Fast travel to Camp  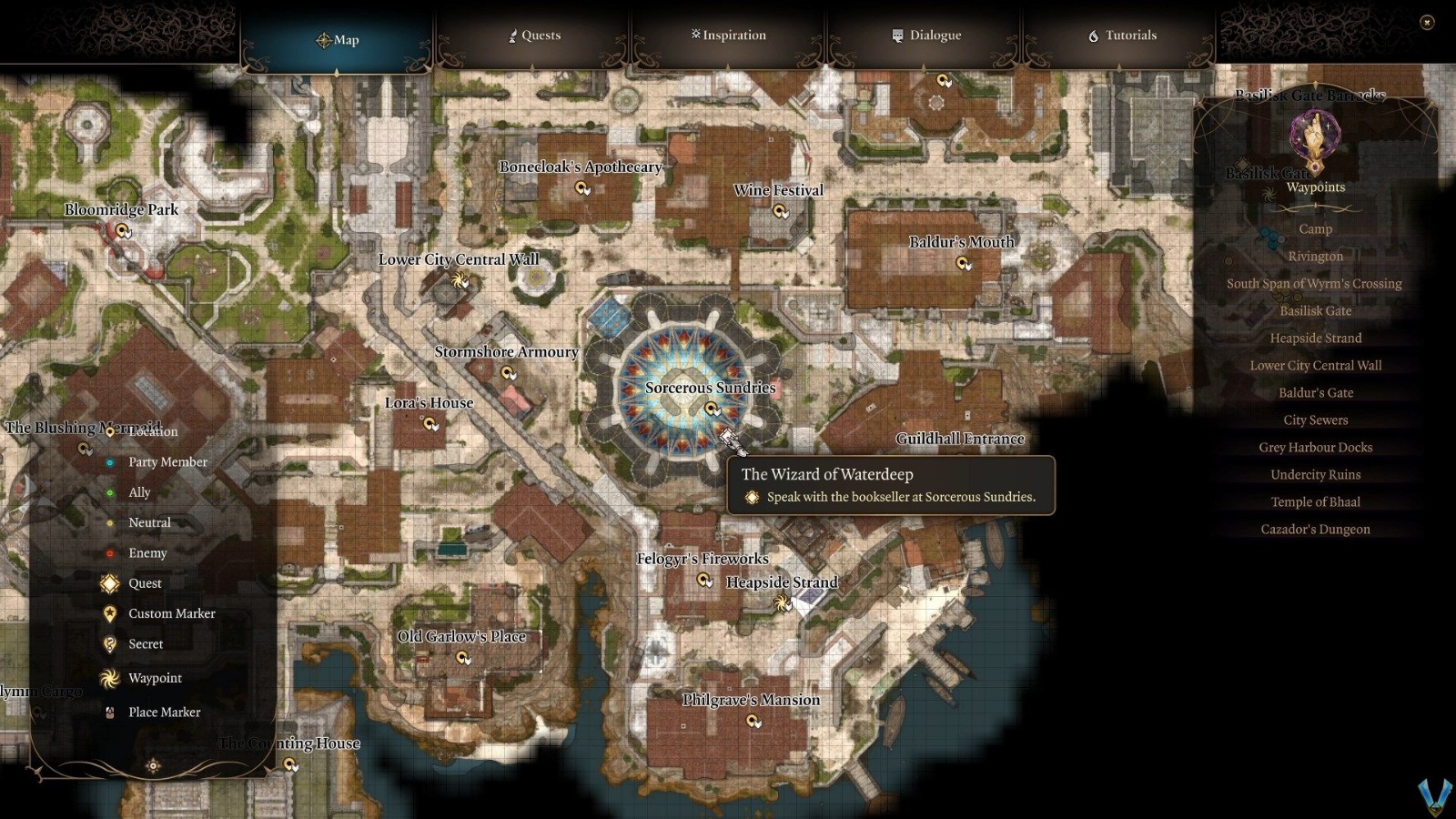click(1316, 228)
